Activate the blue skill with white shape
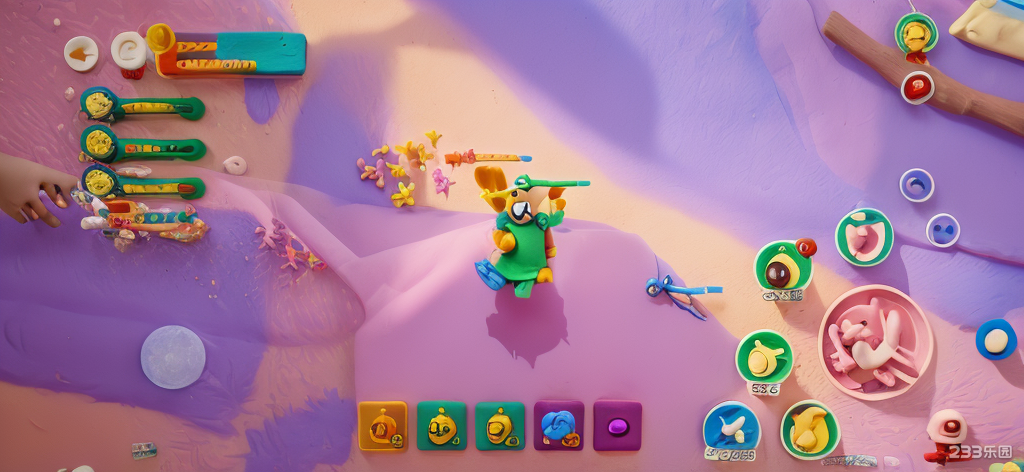Image resolution: width=1024 pixels, height=472 pixels. pyautogui.click(x=731, y=428)
